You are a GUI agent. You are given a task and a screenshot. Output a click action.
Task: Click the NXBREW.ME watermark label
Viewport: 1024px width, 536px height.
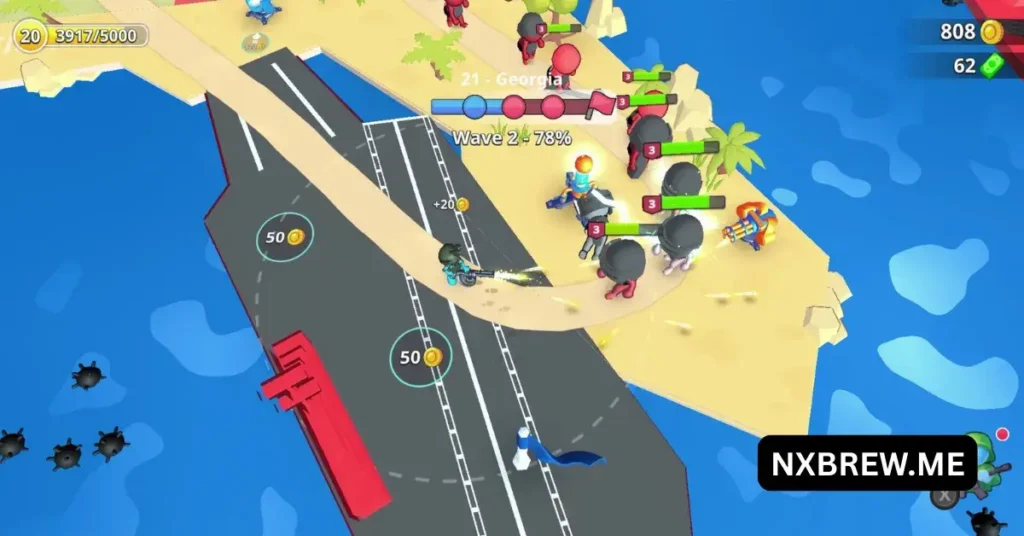(x=867, y=463)
